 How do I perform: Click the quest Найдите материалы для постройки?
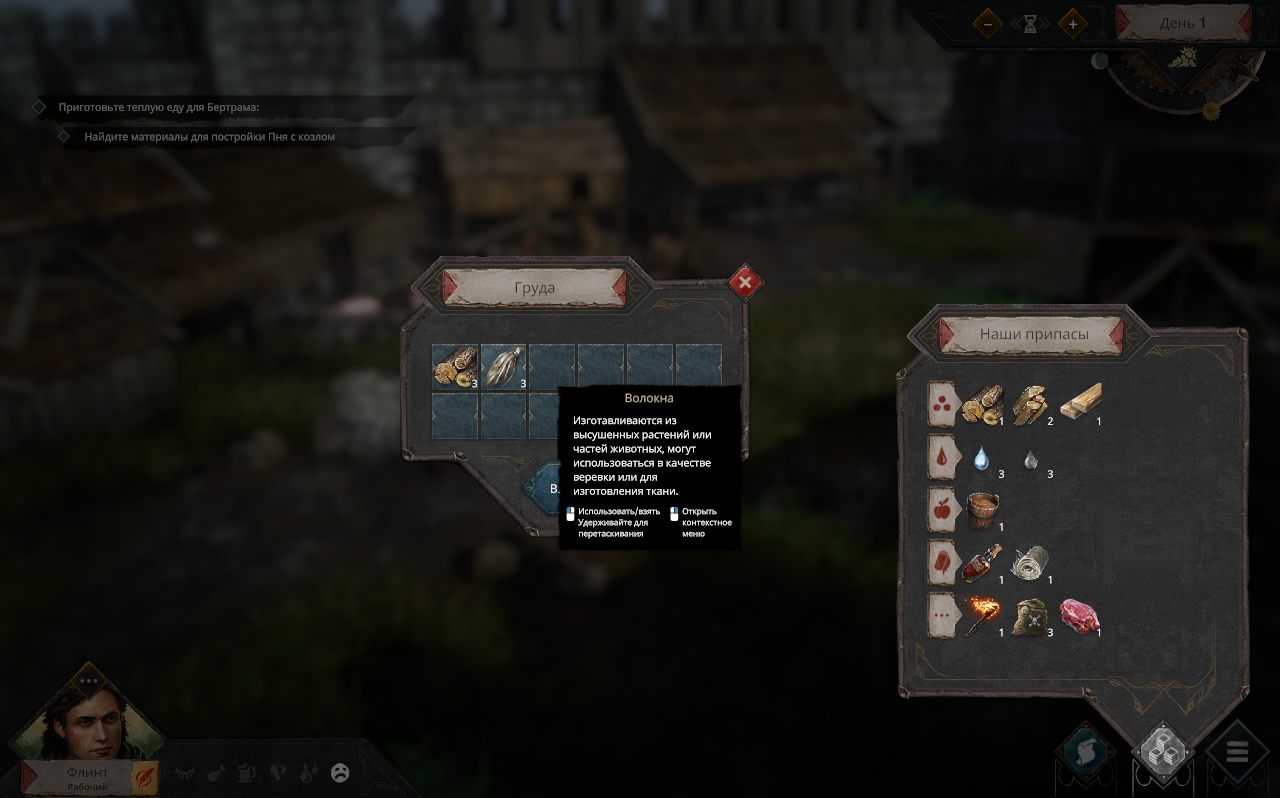coord(210,135)
